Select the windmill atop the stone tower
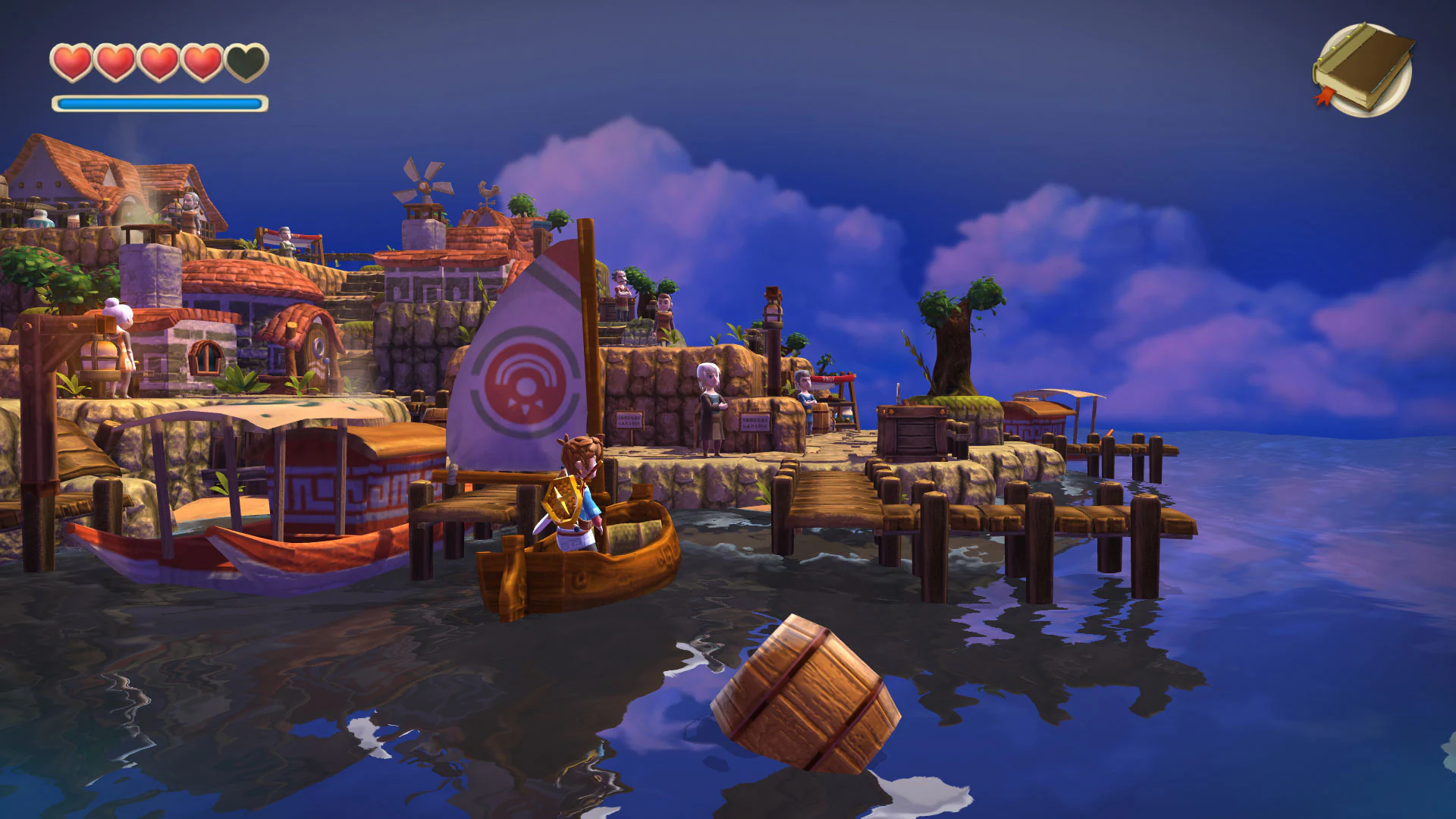Viewport: 1456px width, 819px height. click(x=422, y=187)
